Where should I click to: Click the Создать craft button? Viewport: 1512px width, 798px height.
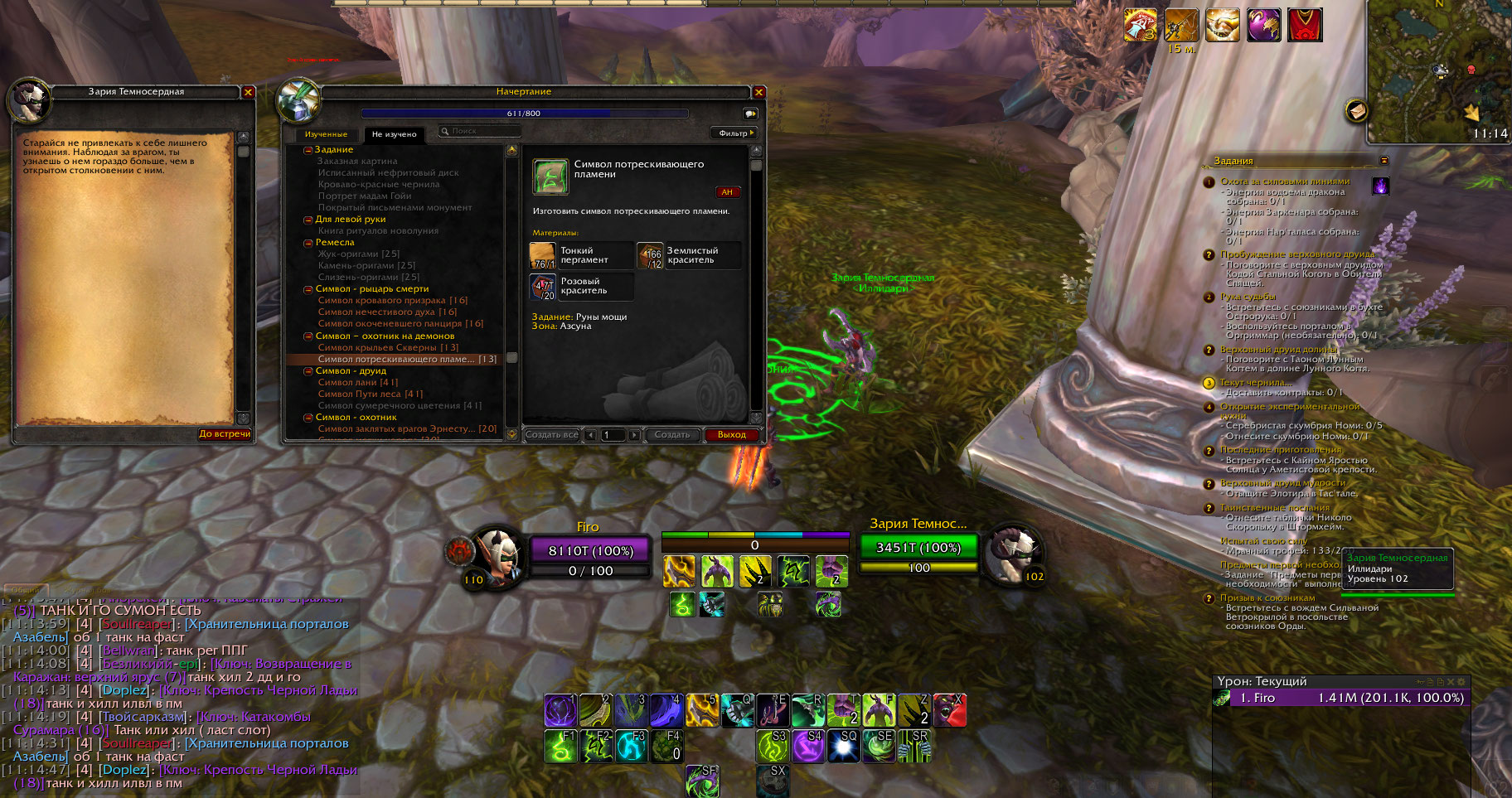[x=671, y=435]
